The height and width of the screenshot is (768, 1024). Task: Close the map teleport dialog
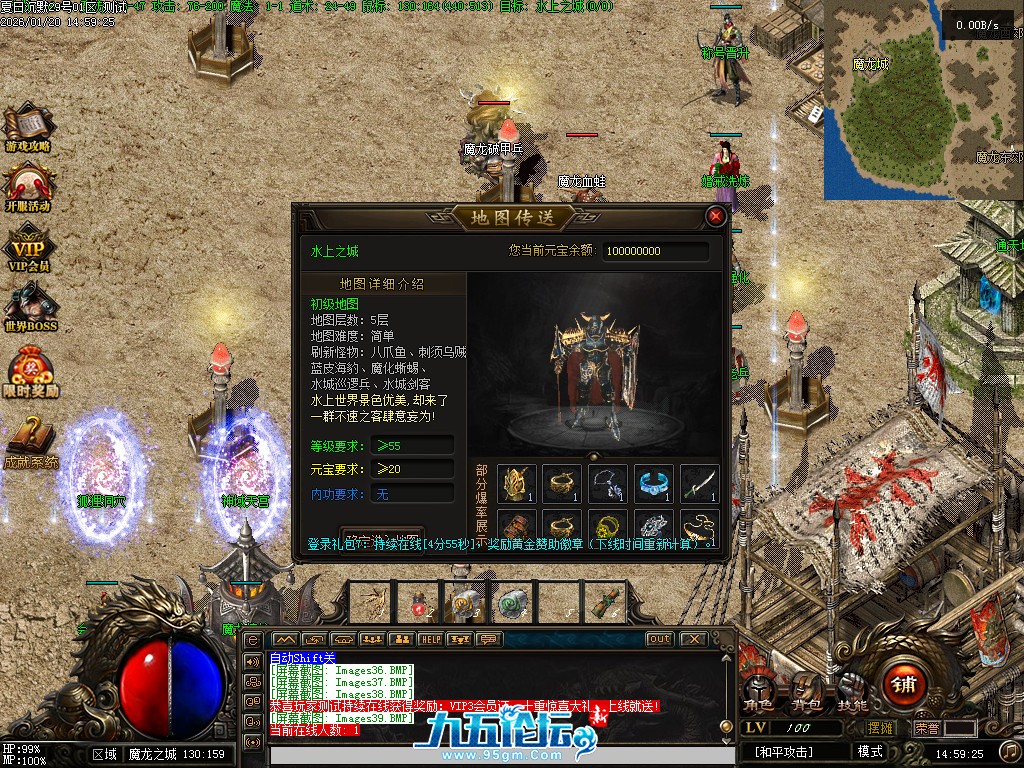tap(715, 216)
